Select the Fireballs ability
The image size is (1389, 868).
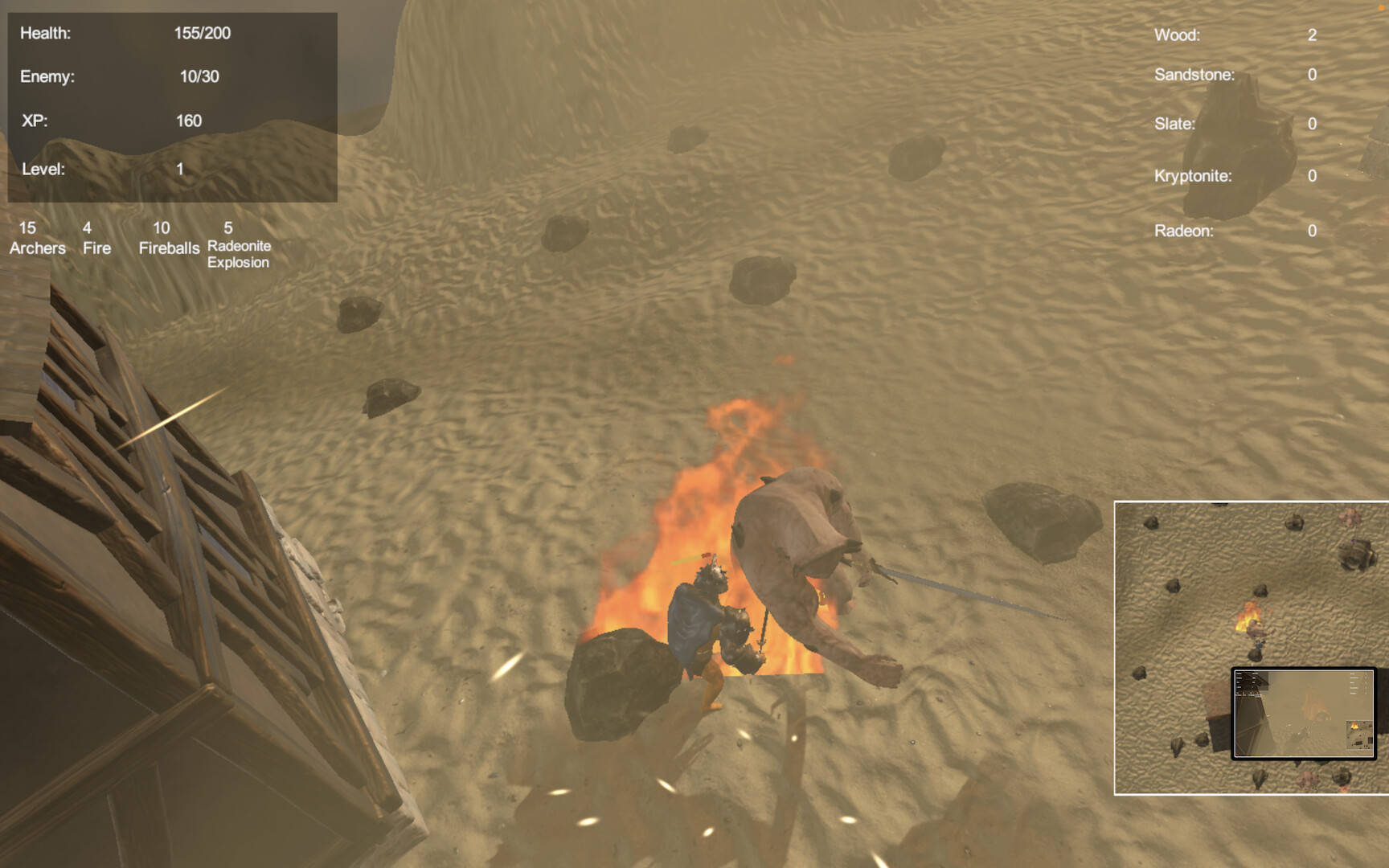pos(170,239)
